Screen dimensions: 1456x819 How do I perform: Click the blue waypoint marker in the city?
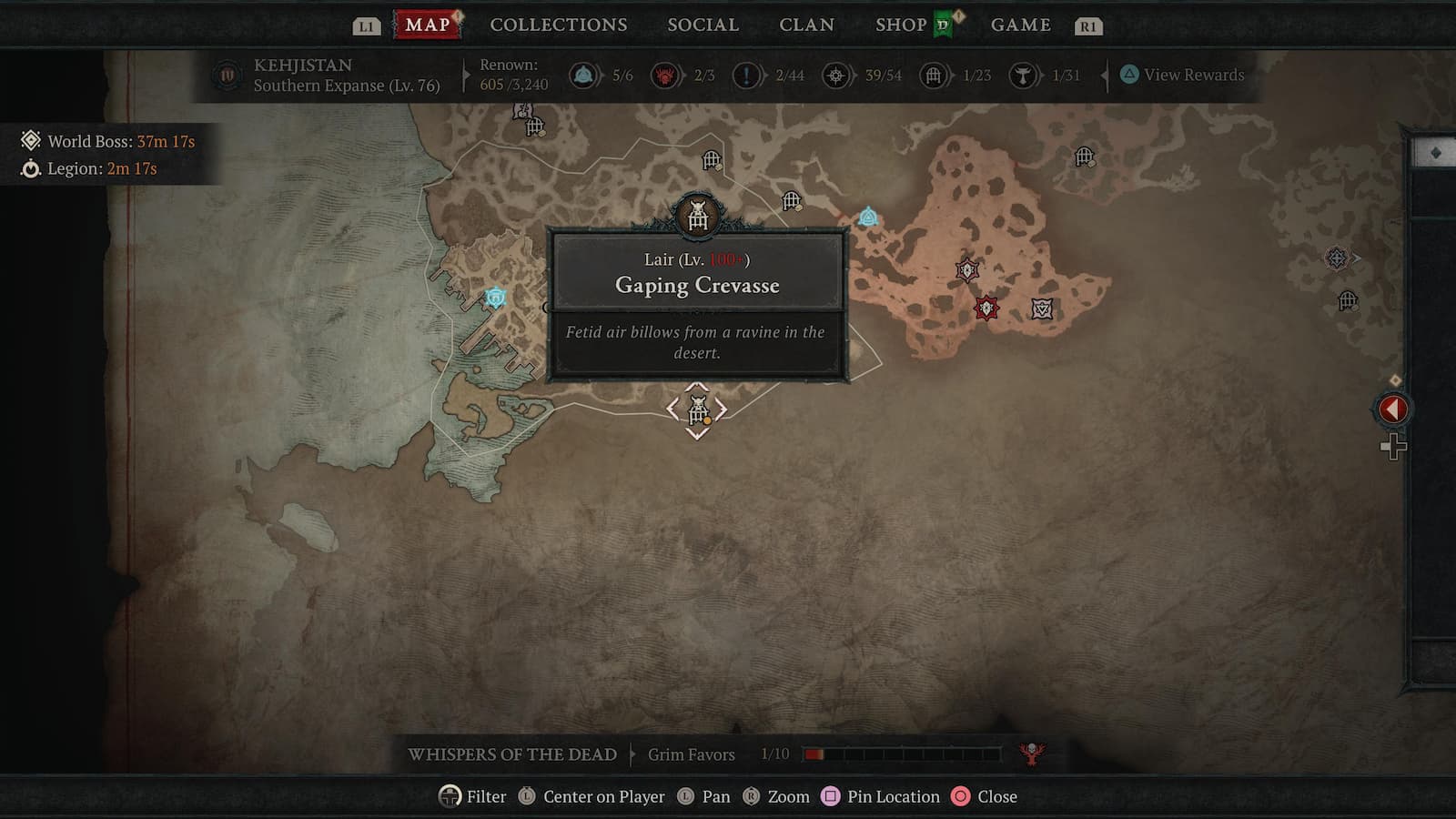click(x=495, y=298)
